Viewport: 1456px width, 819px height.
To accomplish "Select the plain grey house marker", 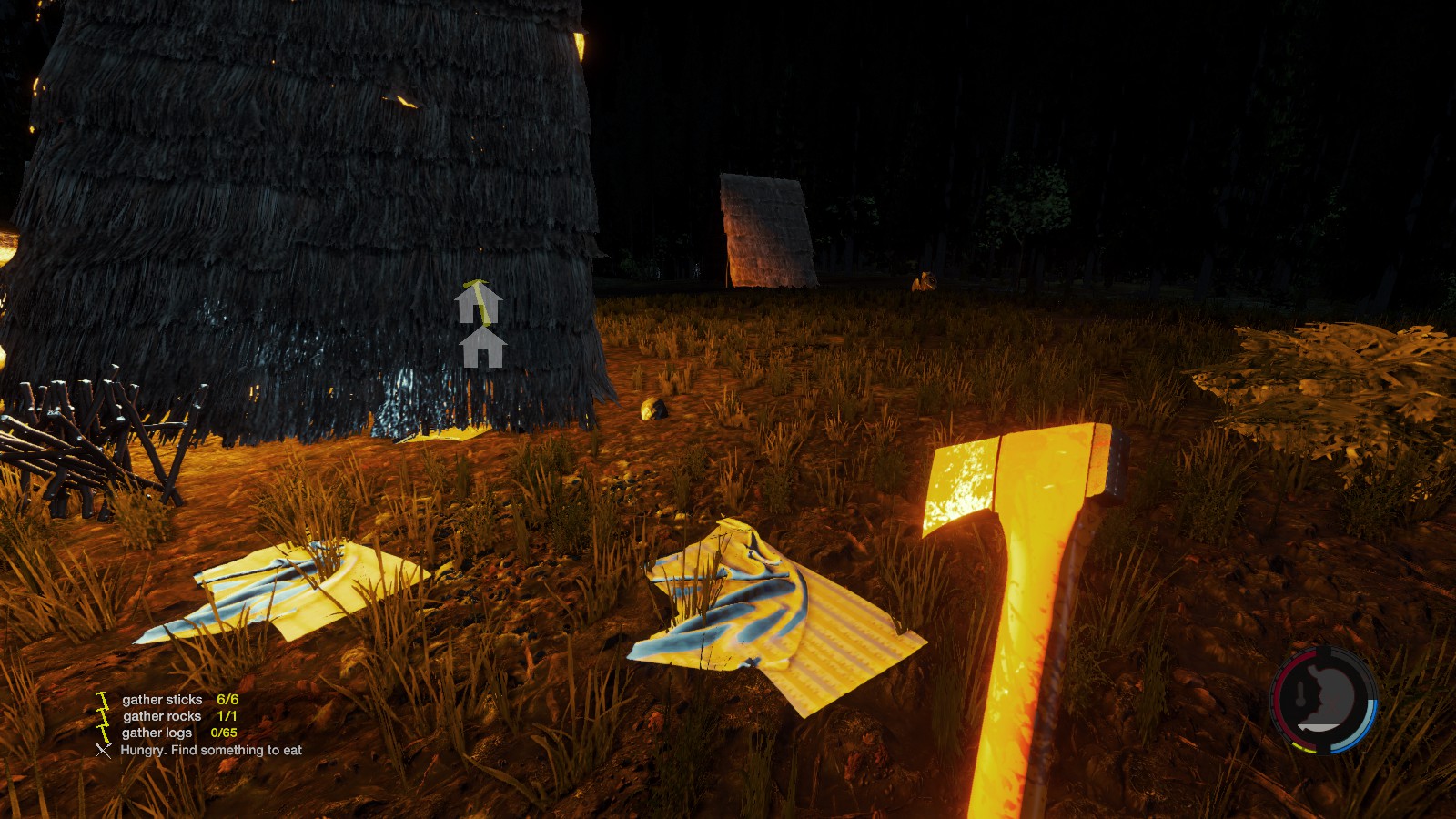I will click(x=482, y=349).
